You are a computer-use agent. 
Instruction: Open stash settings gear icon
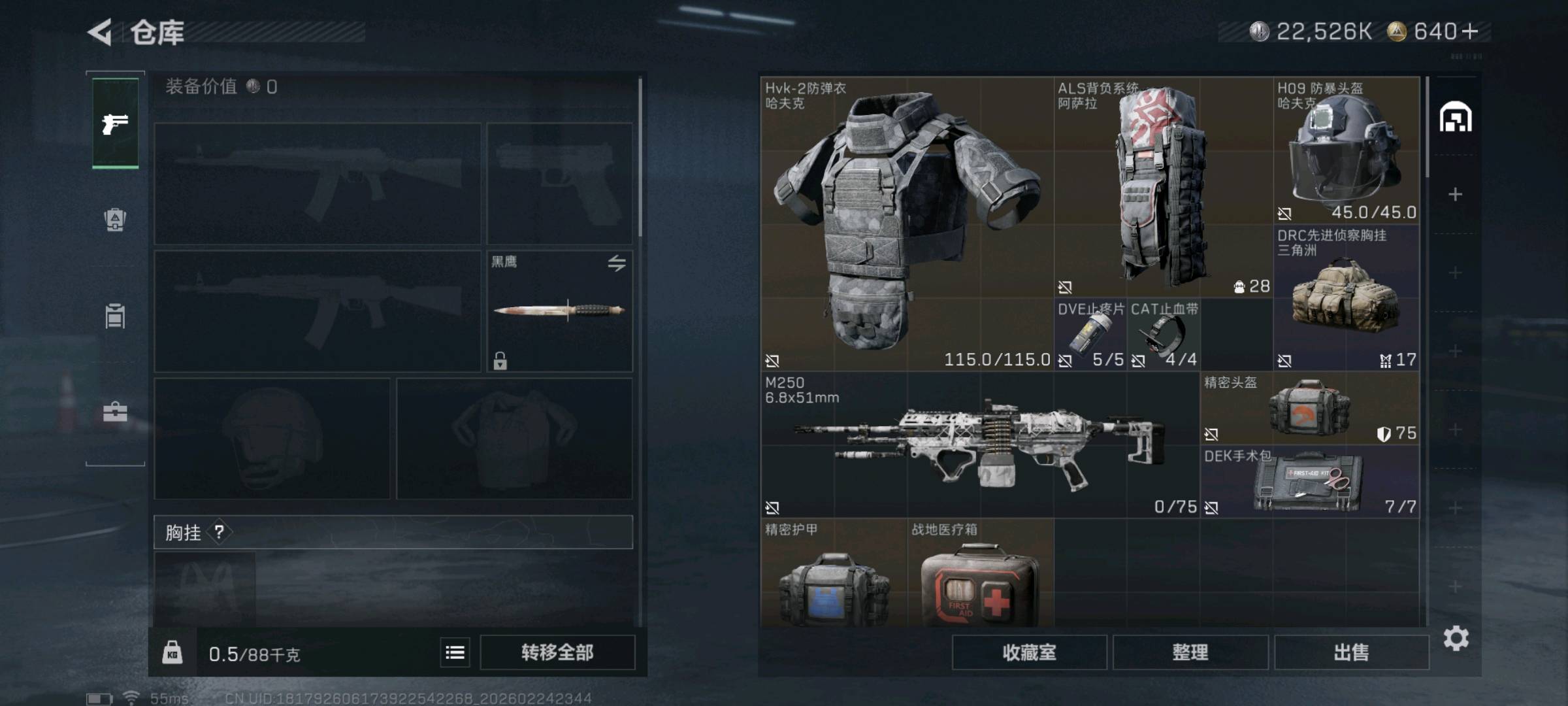tap(1456, 638)
